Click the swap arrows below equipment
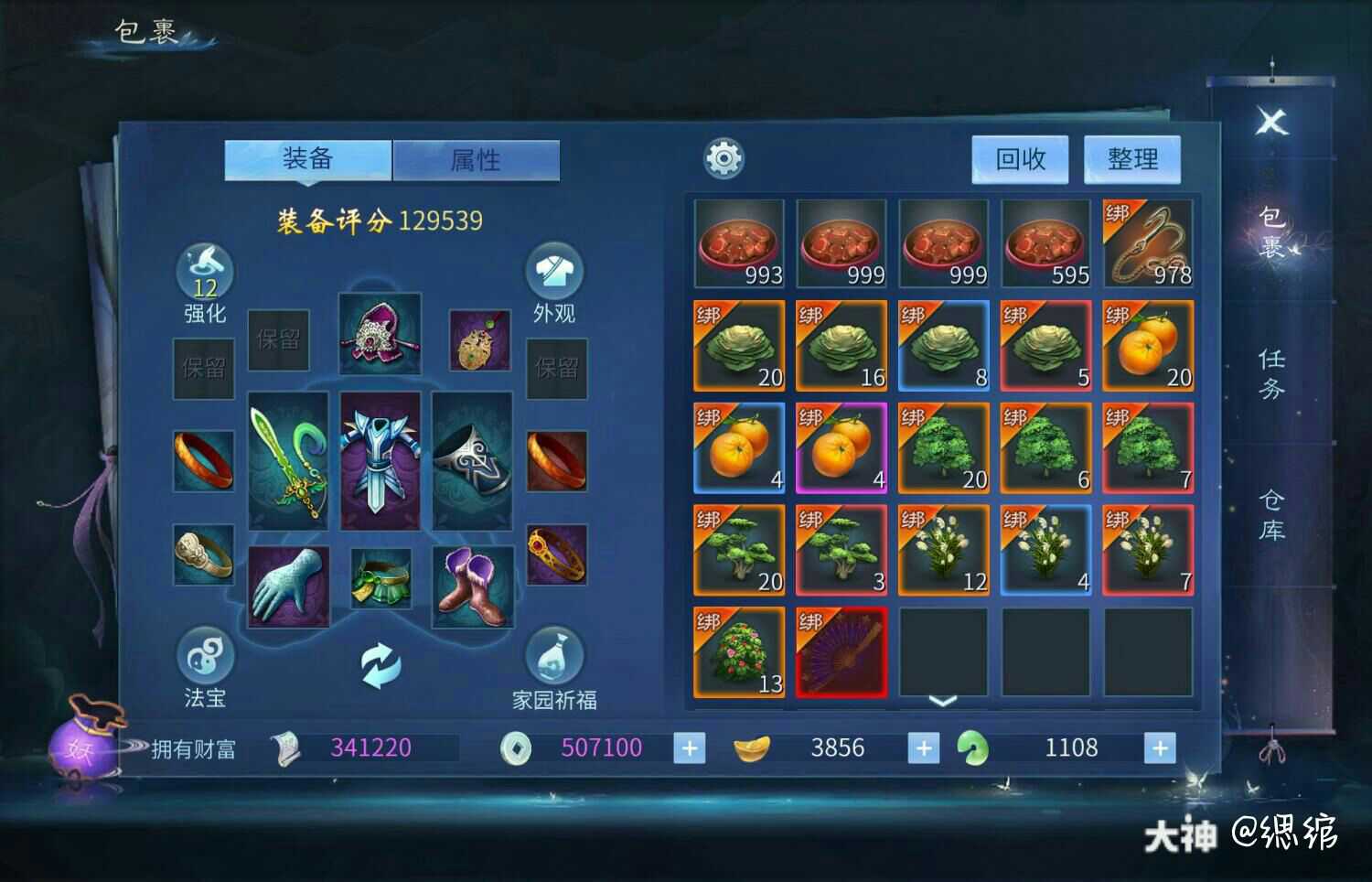 click(380, 665)
